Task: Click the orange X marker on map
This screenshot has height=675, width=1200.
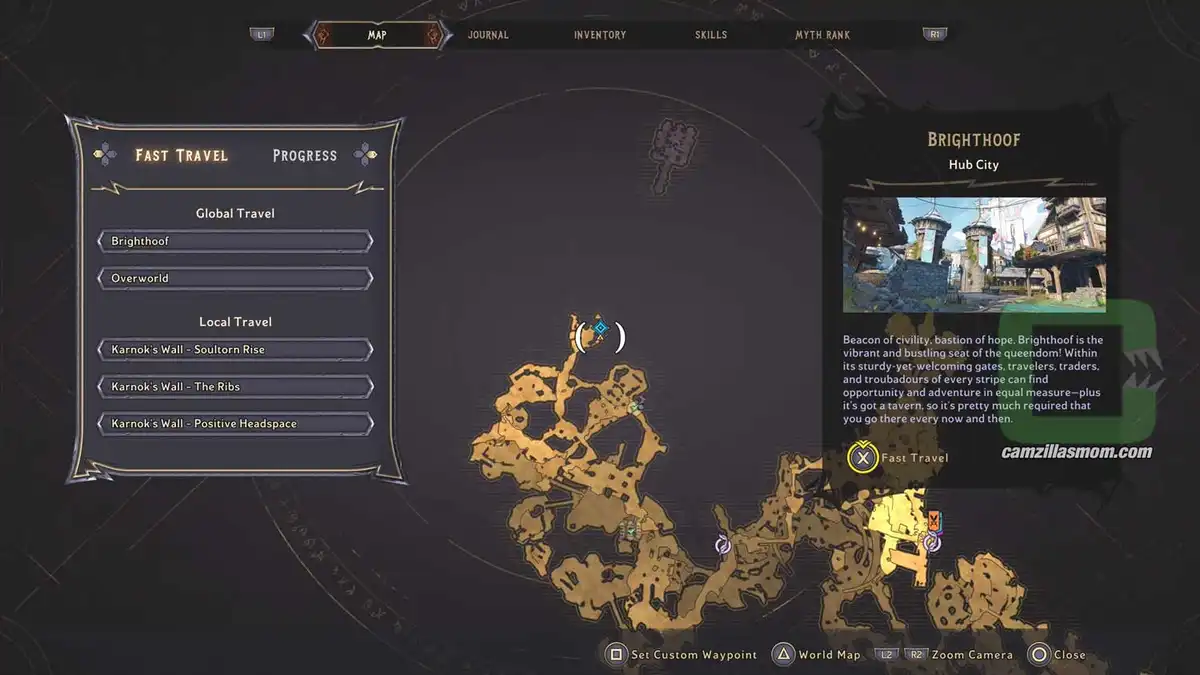Action: point(933,519)
